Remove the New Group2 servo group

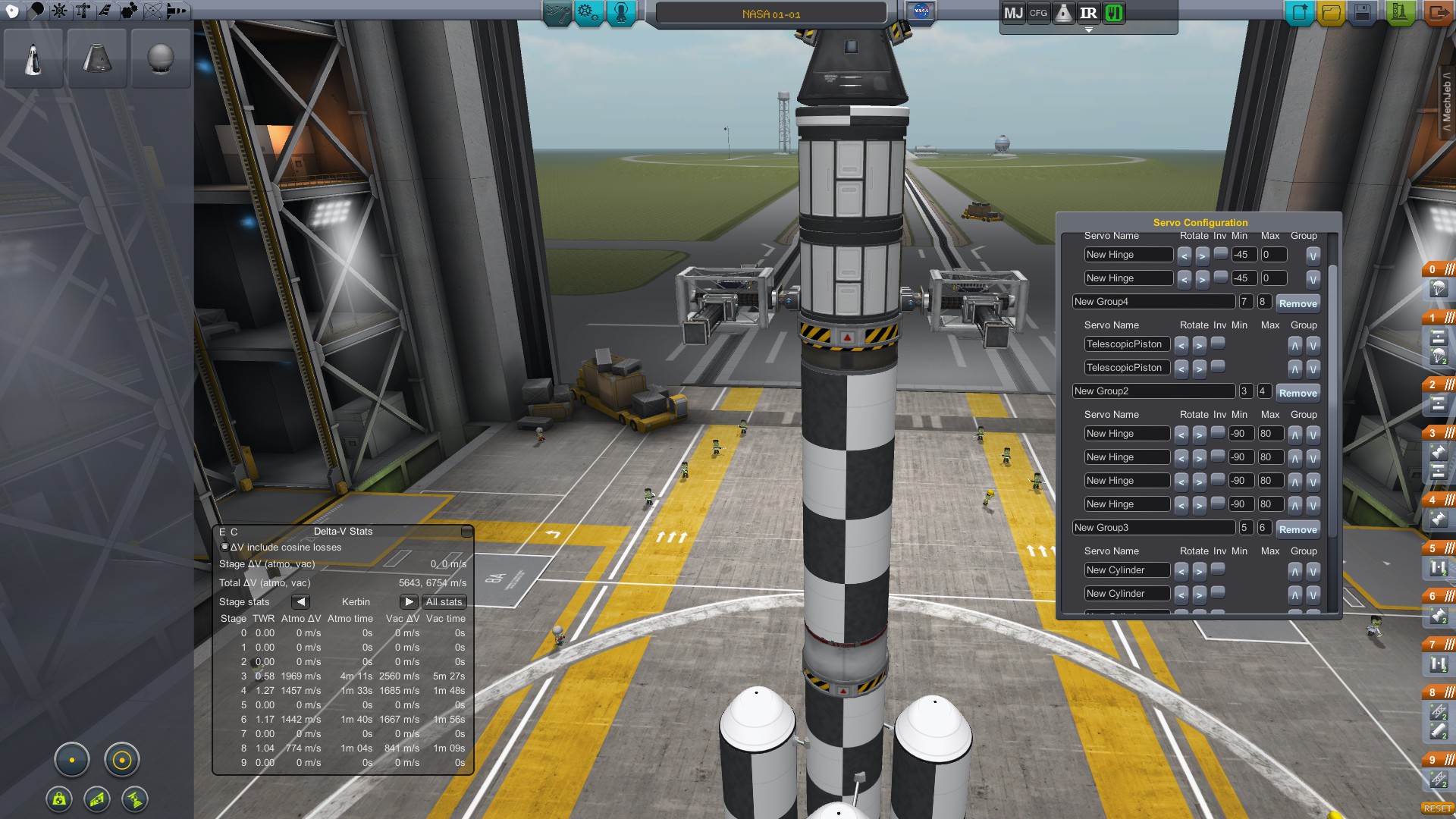tap(1298, 393)
